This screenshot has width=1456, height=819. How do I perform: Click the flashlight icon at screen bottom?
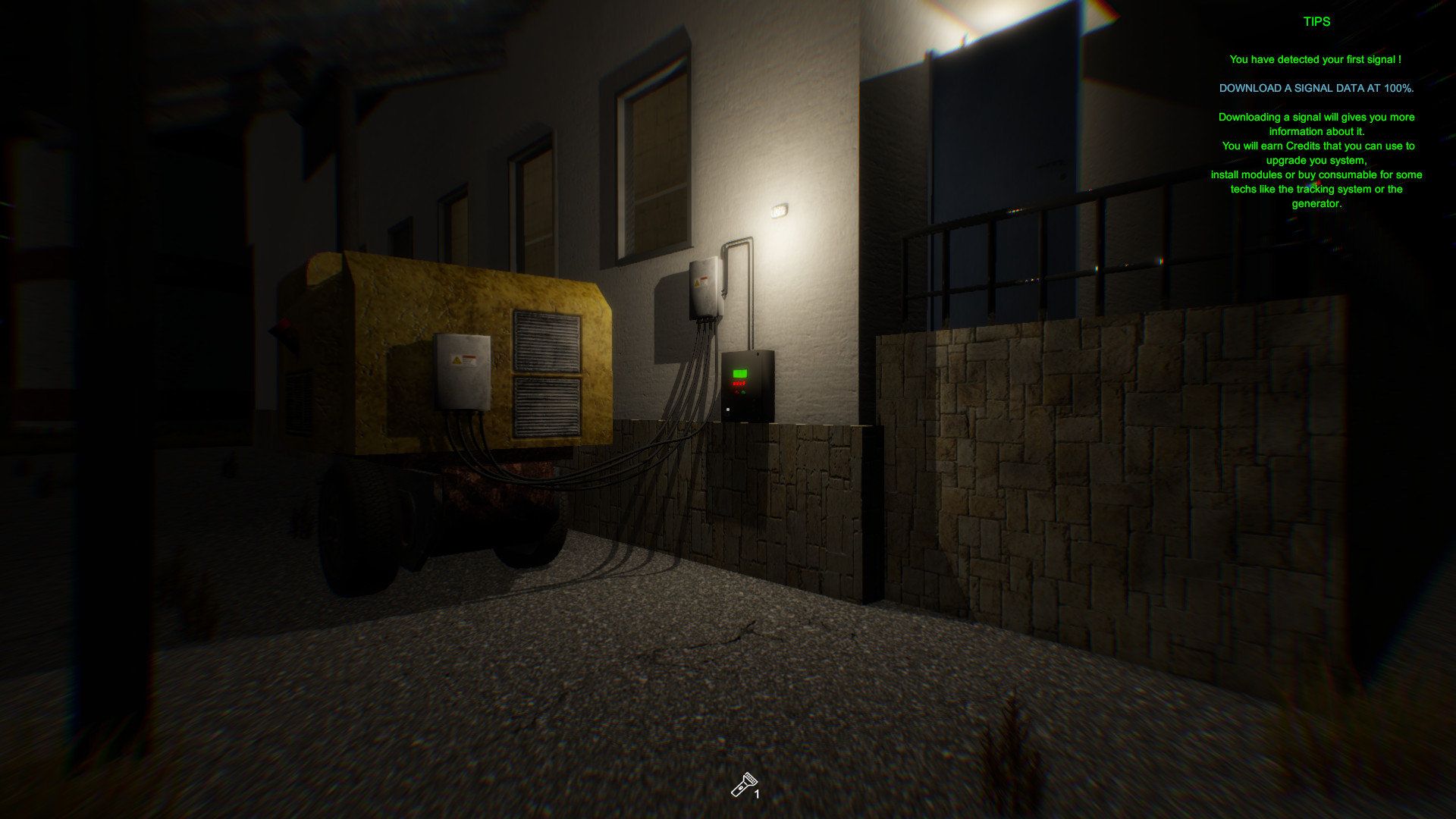[746, 781]
